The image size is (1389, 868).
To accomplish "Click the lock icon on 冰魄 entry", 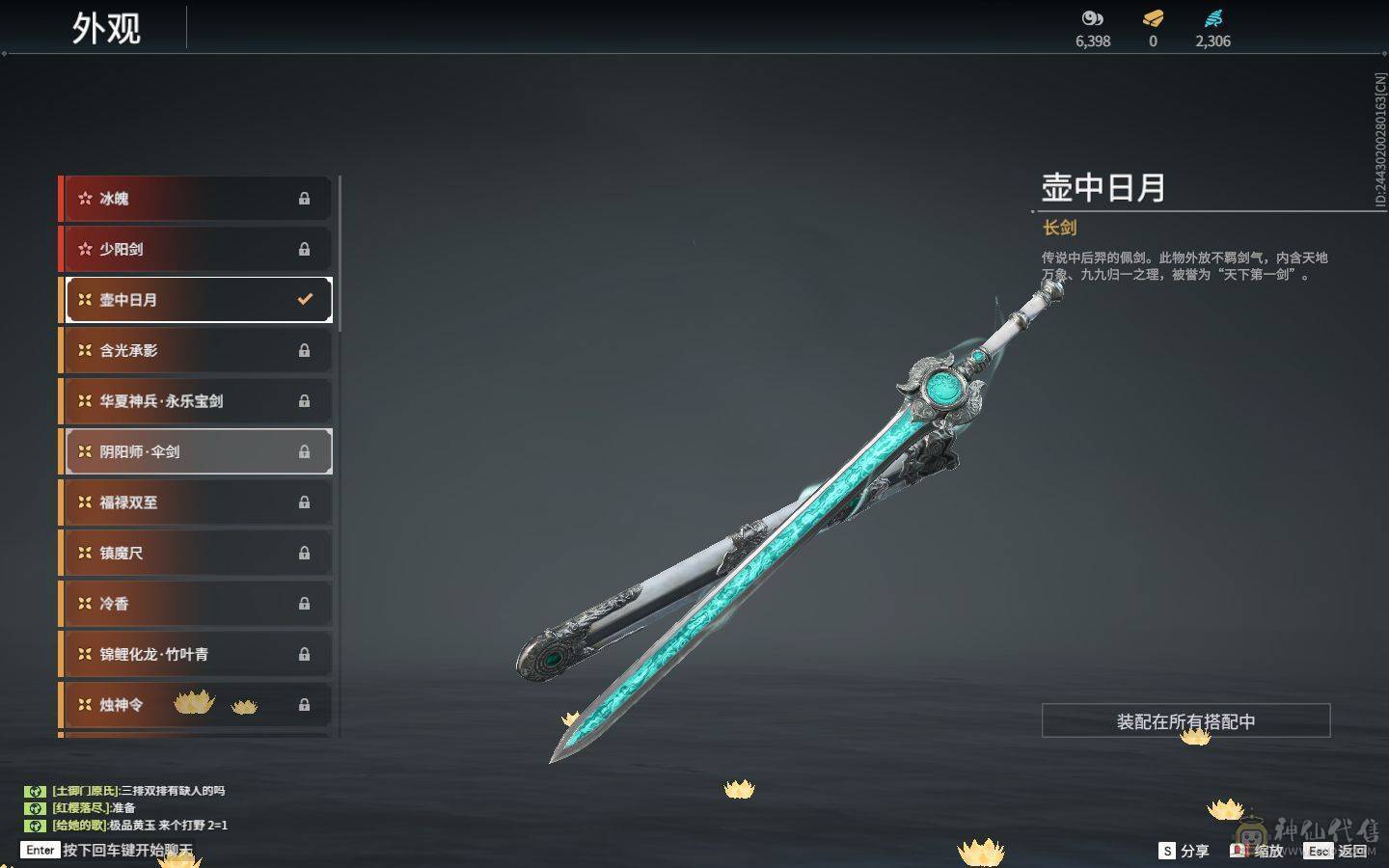I will coord(305,199).
